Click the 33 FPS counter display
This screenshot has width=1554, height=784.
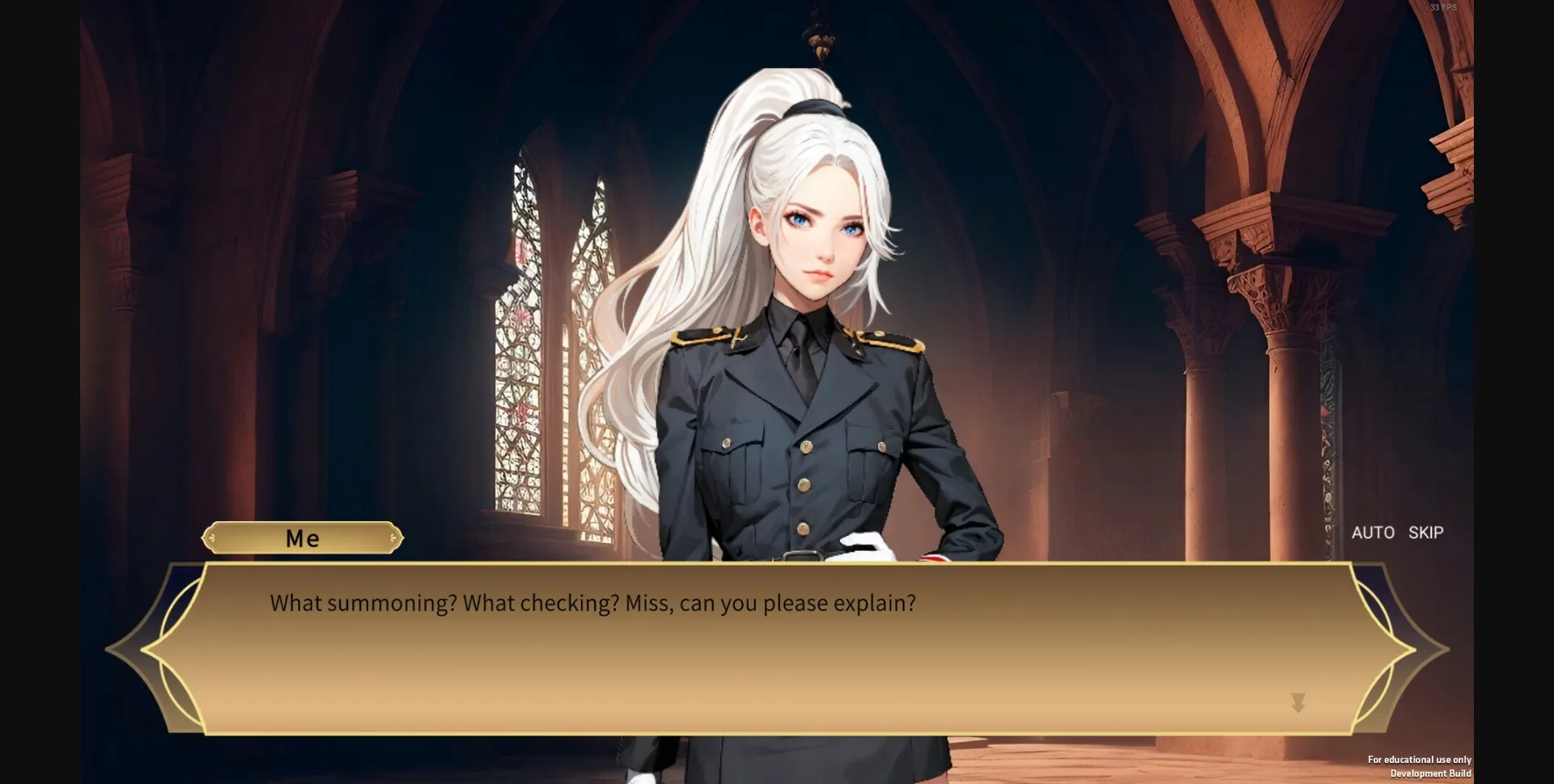(1442, 8)
